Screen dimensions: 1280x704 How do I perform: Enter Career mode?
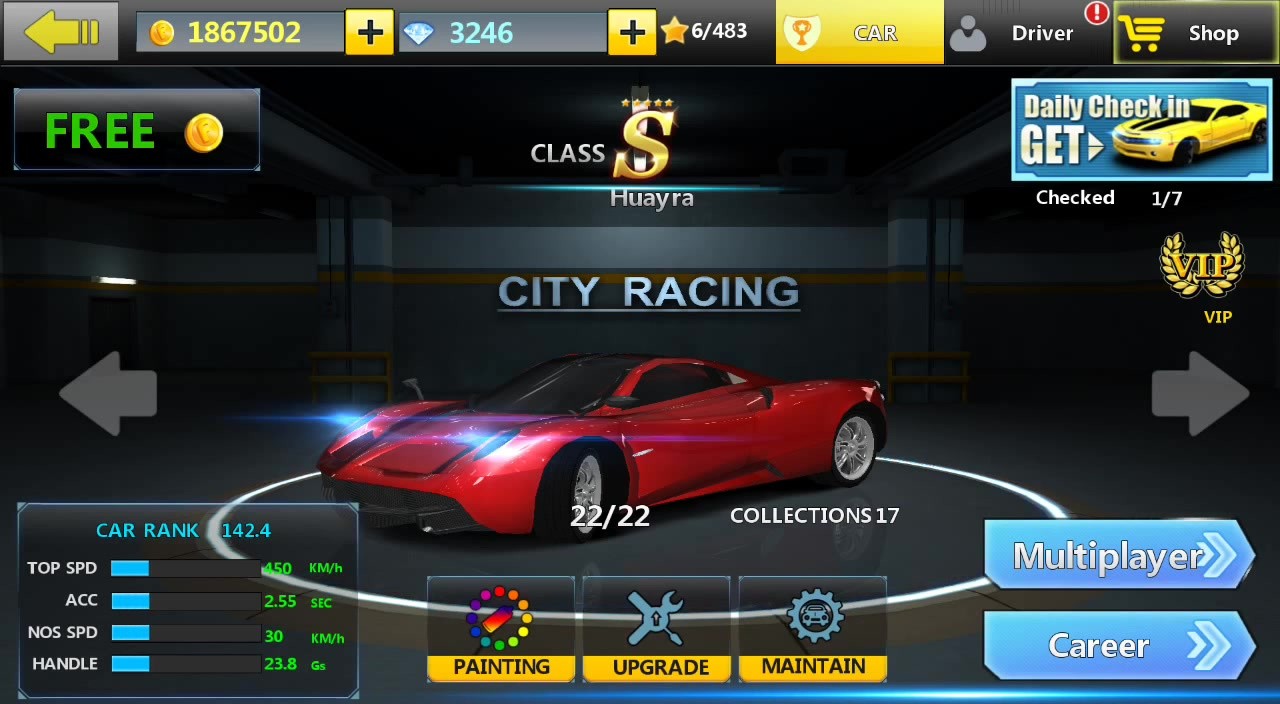click(1118, 645)
